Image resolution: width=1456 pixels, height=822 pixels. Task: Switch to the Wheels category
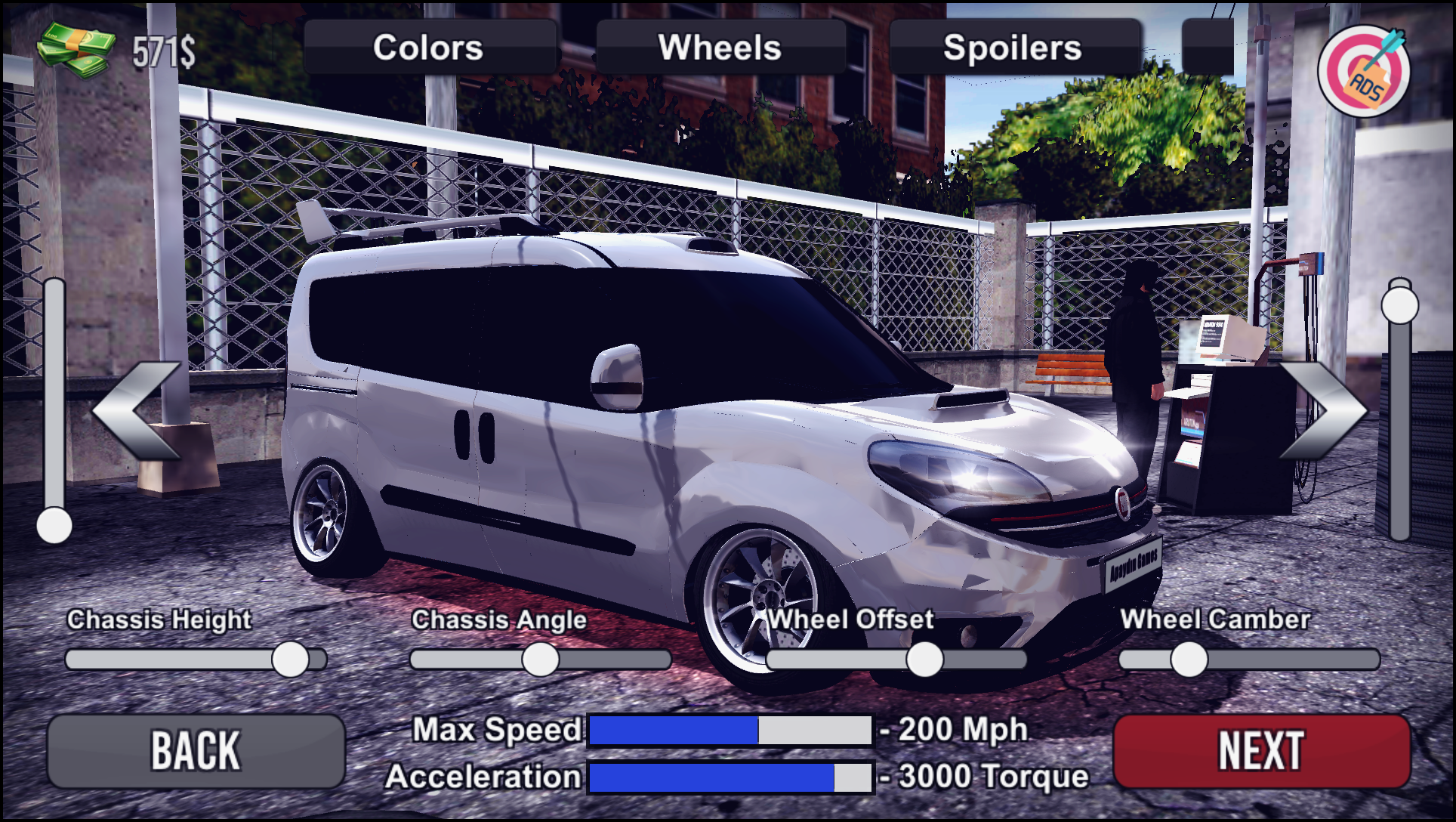point(721,48)
